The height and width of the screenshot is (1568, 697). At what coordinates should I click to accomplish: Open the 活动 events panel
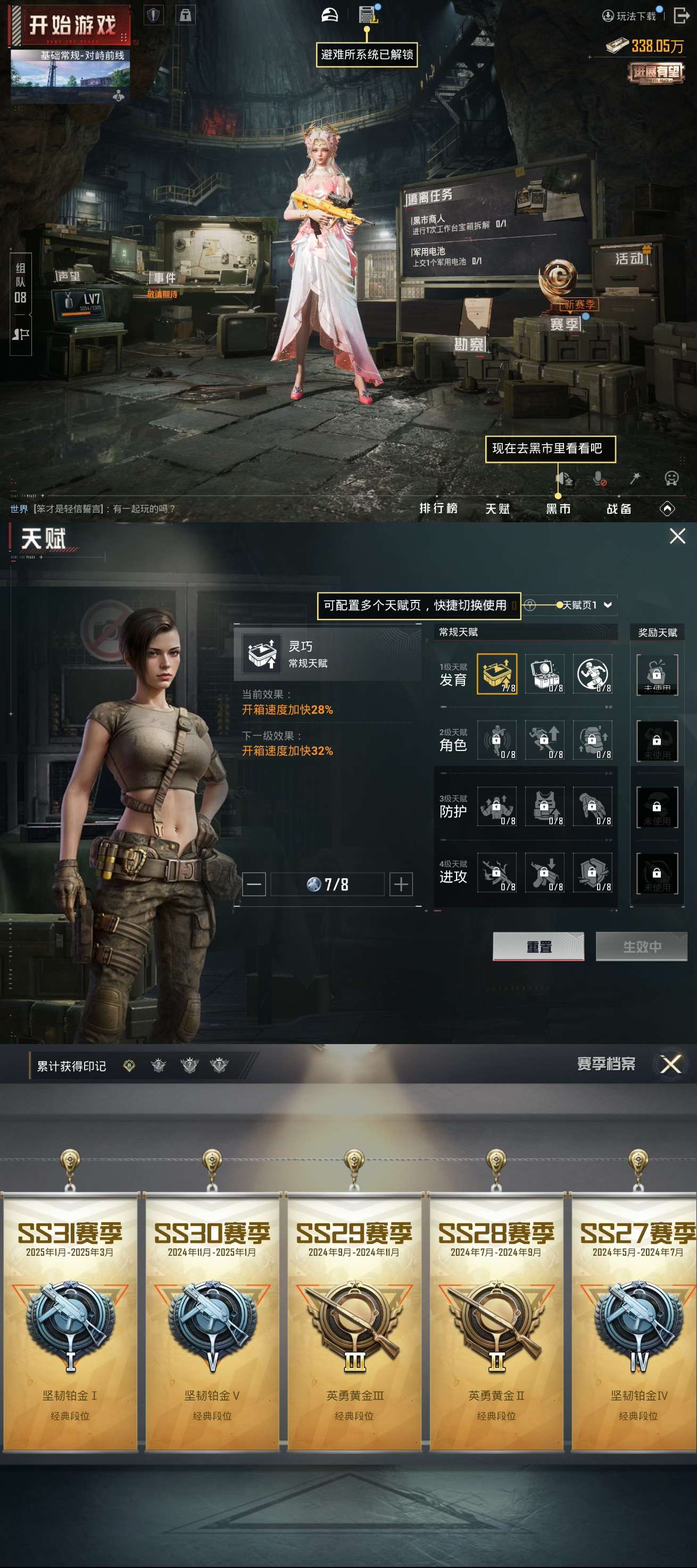629,258
